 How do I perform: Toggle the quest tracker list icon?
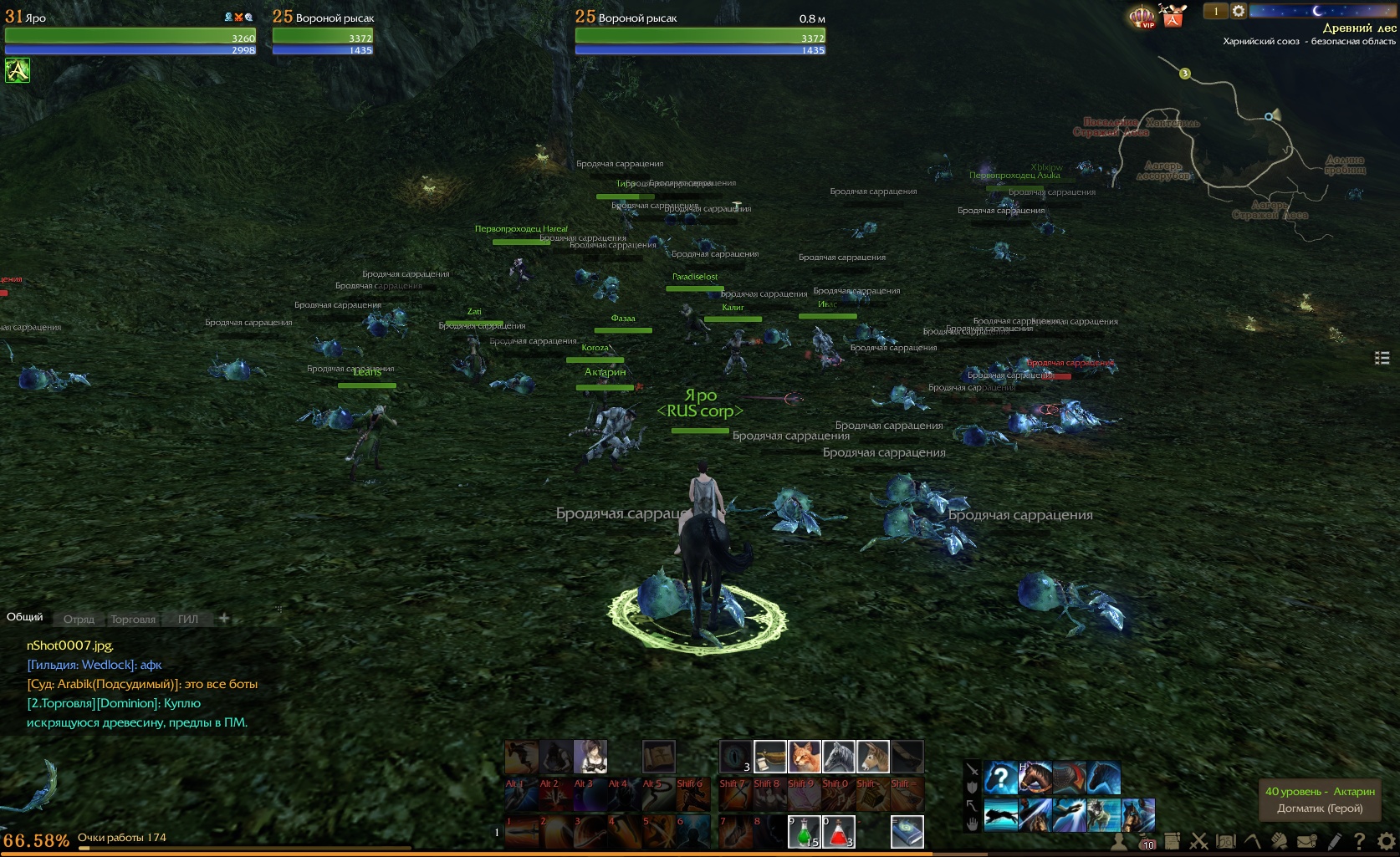click(x=1382, y=358)
